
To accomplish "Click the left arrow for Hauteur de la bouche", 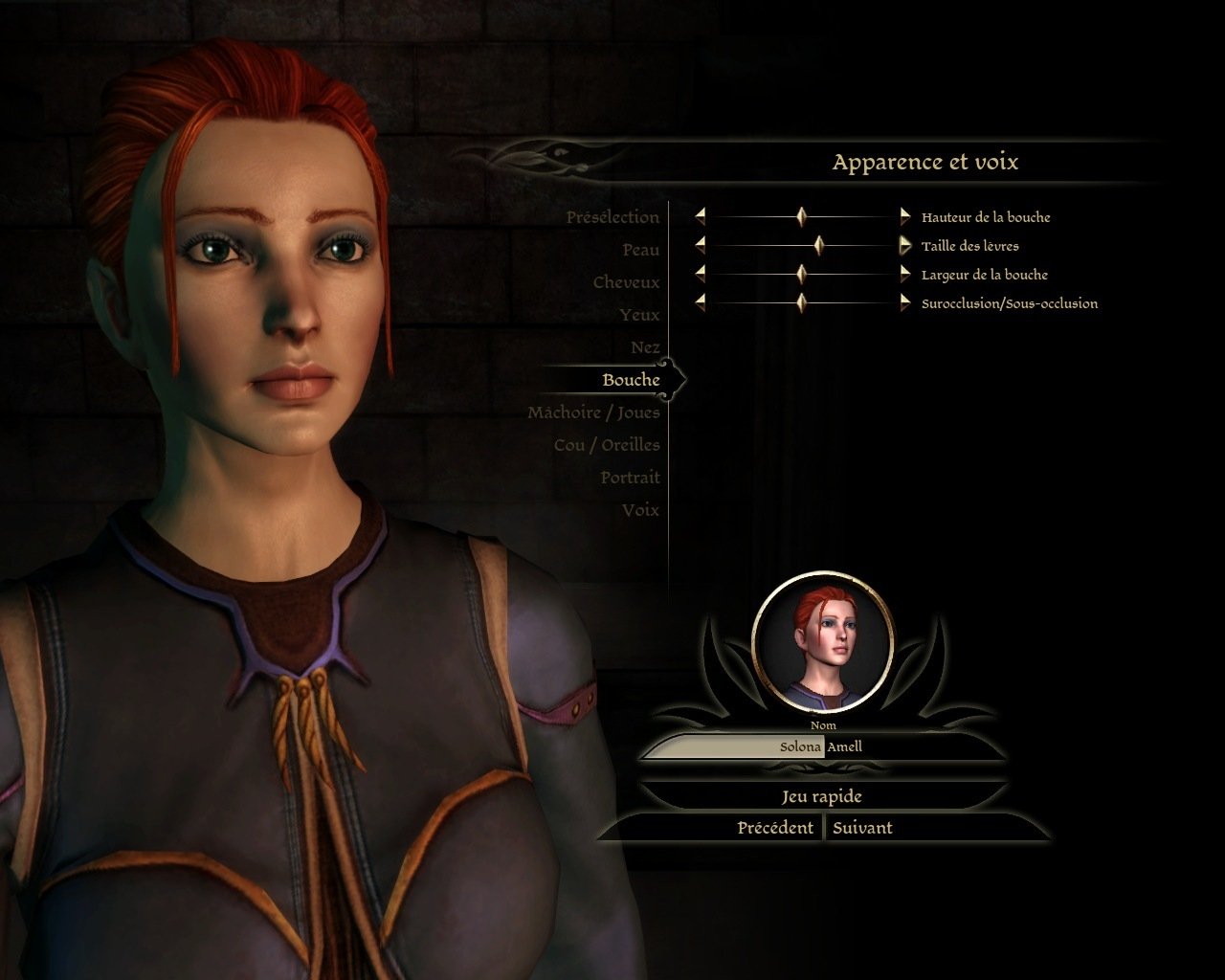I will pos(700,216).
